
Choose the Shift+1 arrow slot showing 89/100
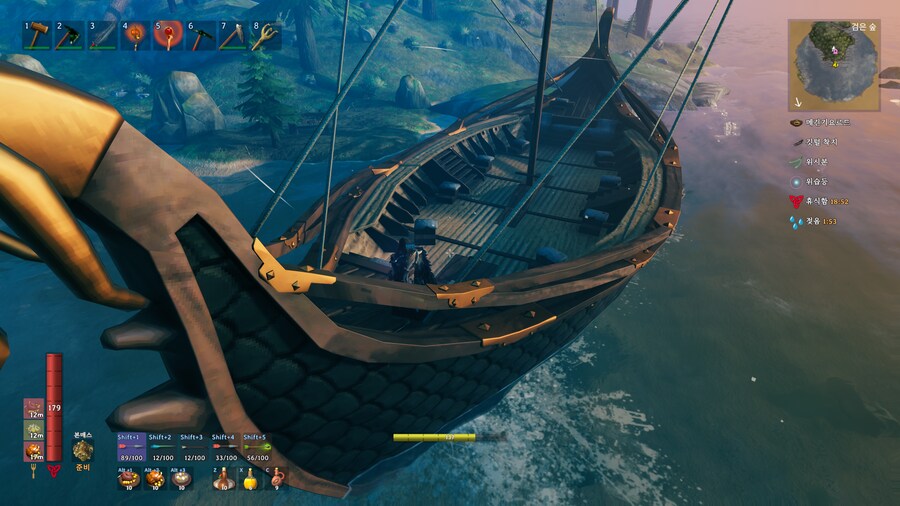point(131,448)
